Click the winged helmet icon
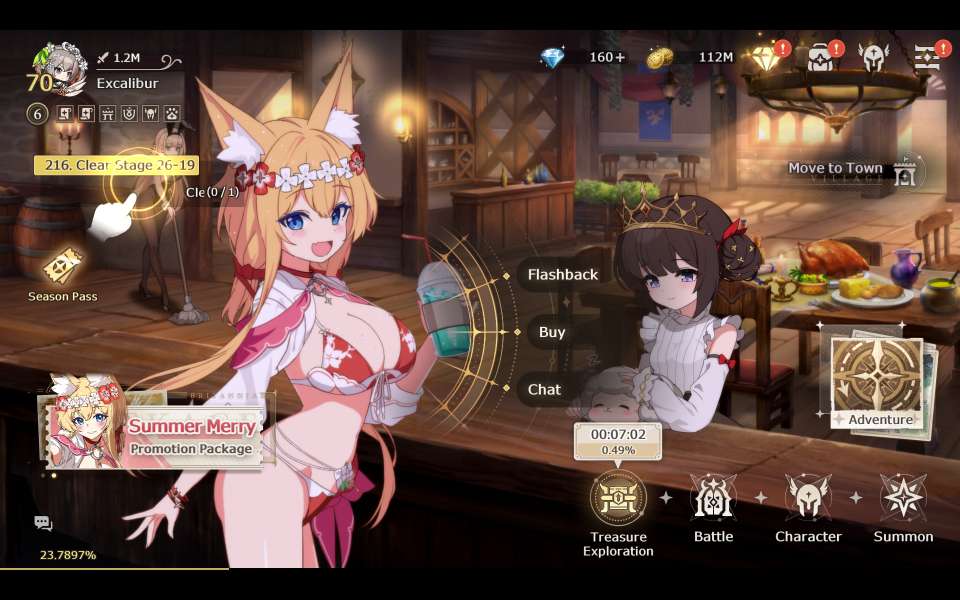This screenshot has width=960, height=600. coord(873,58)
